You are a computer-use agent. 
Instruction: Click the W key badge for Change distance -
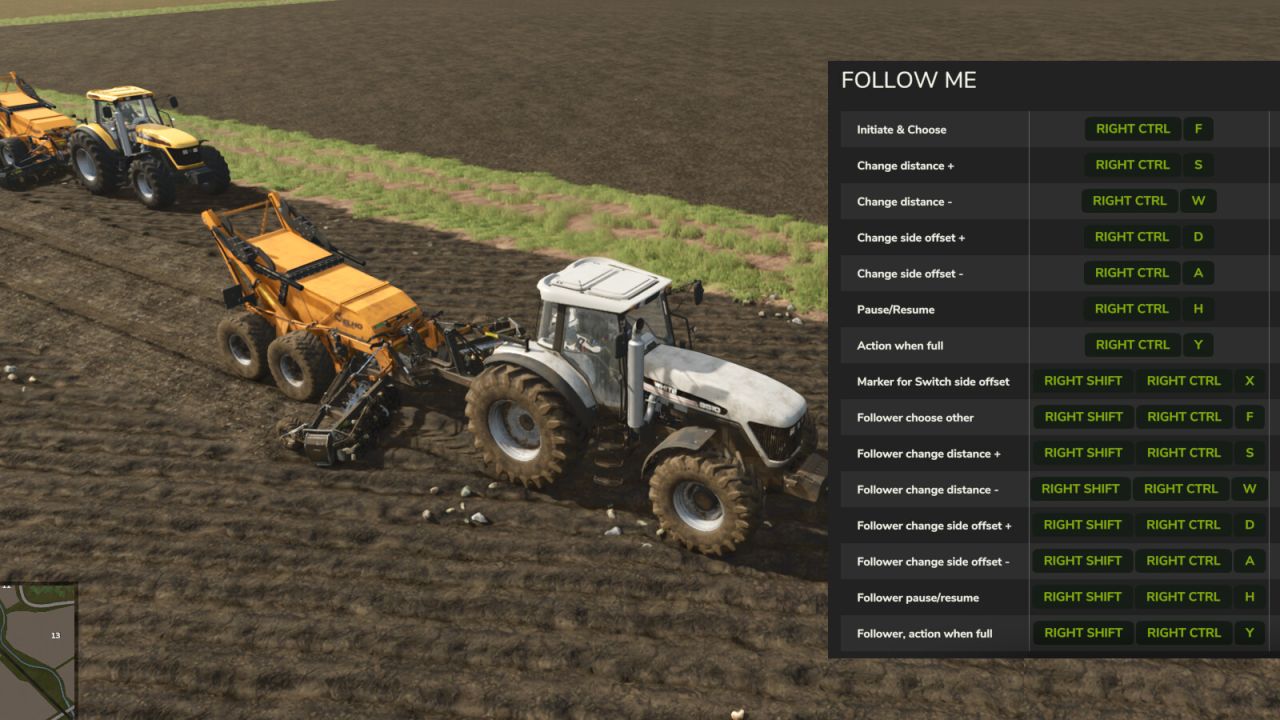click(1197, 200)
